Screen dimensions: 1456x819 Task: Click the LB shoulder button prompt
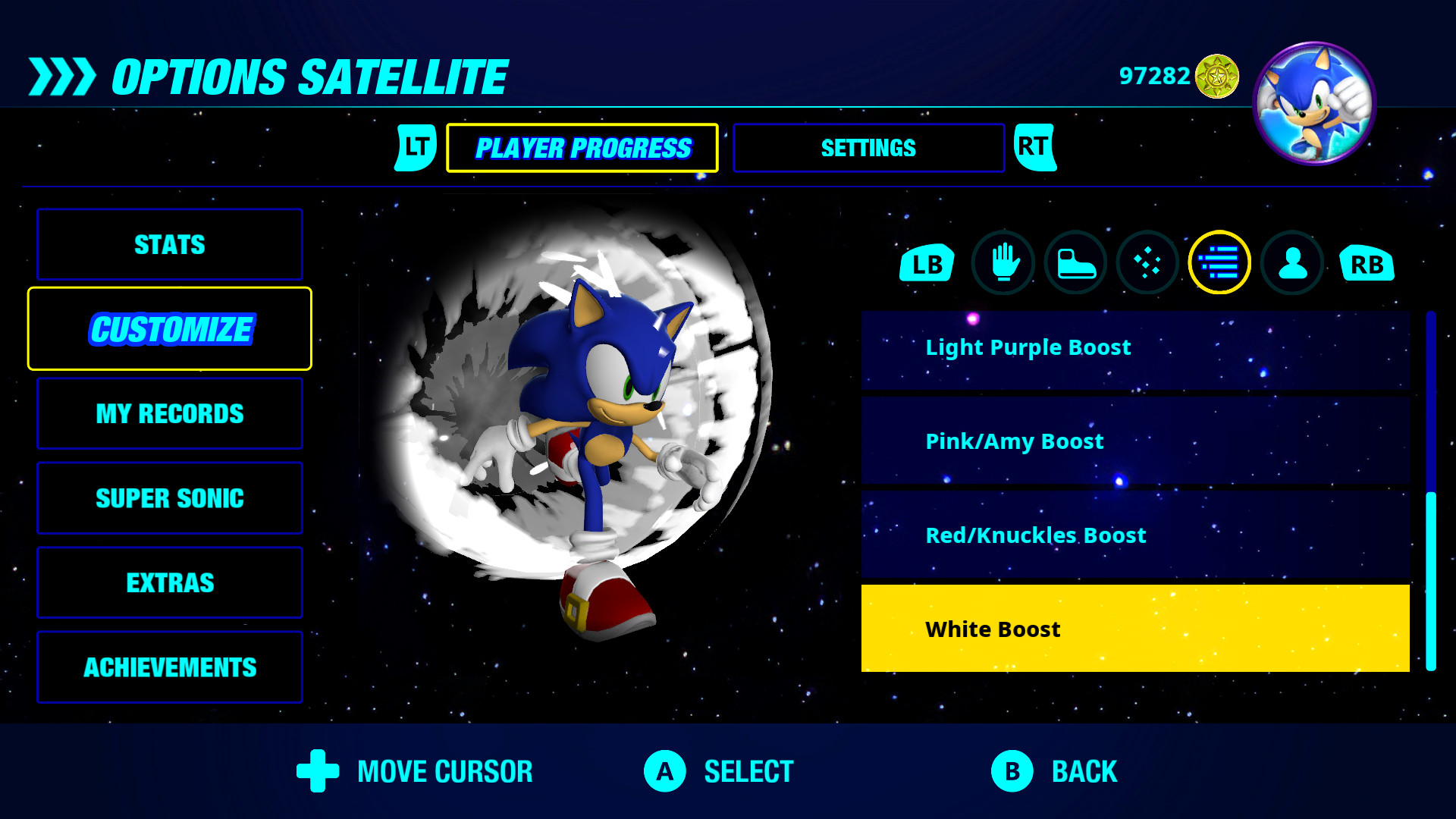925,263
